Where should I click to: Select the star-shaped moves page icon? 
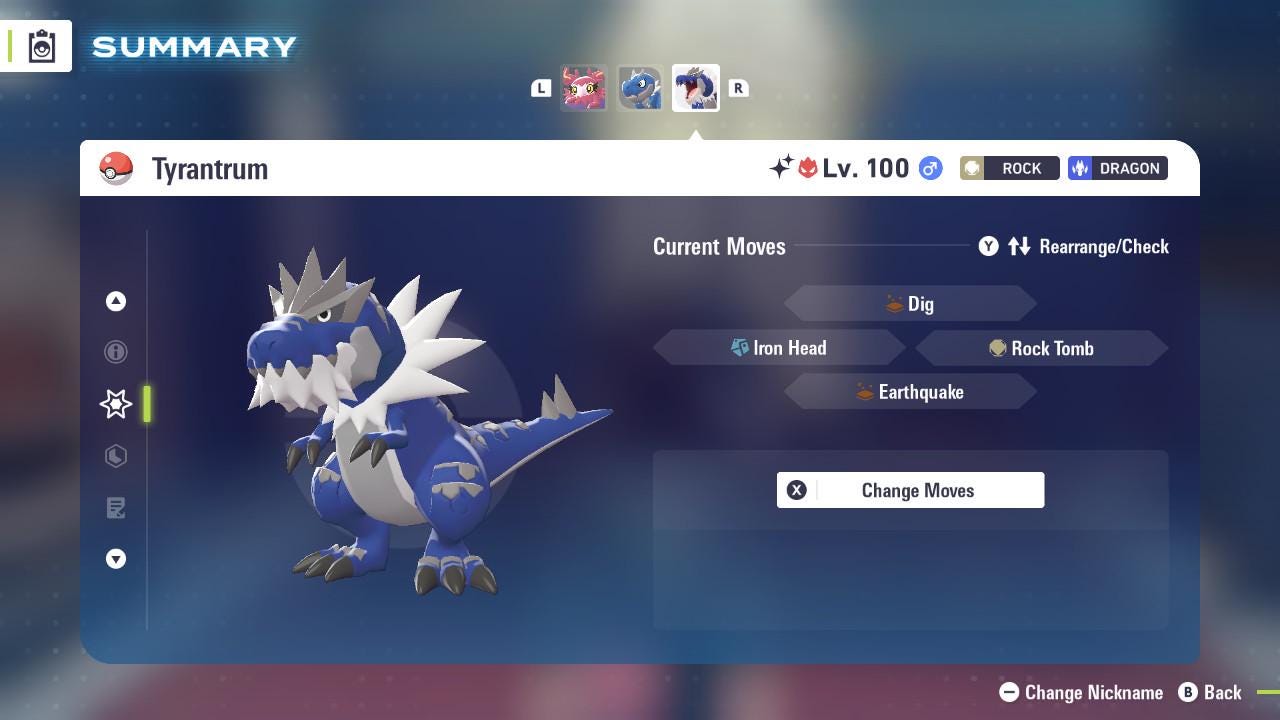pos(116,404)
